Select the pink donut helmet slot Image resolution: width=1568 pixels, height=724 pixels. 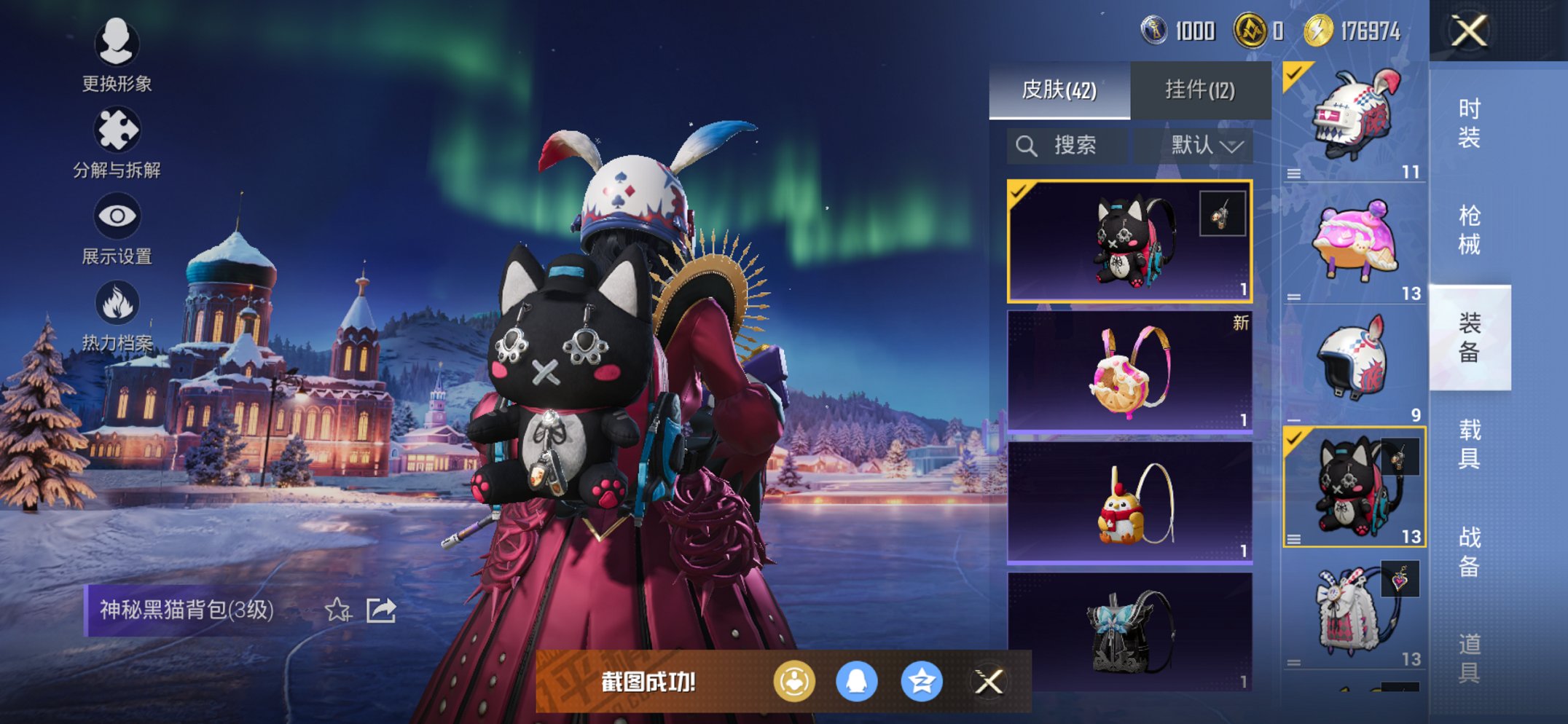click(x=1354, y=243)
